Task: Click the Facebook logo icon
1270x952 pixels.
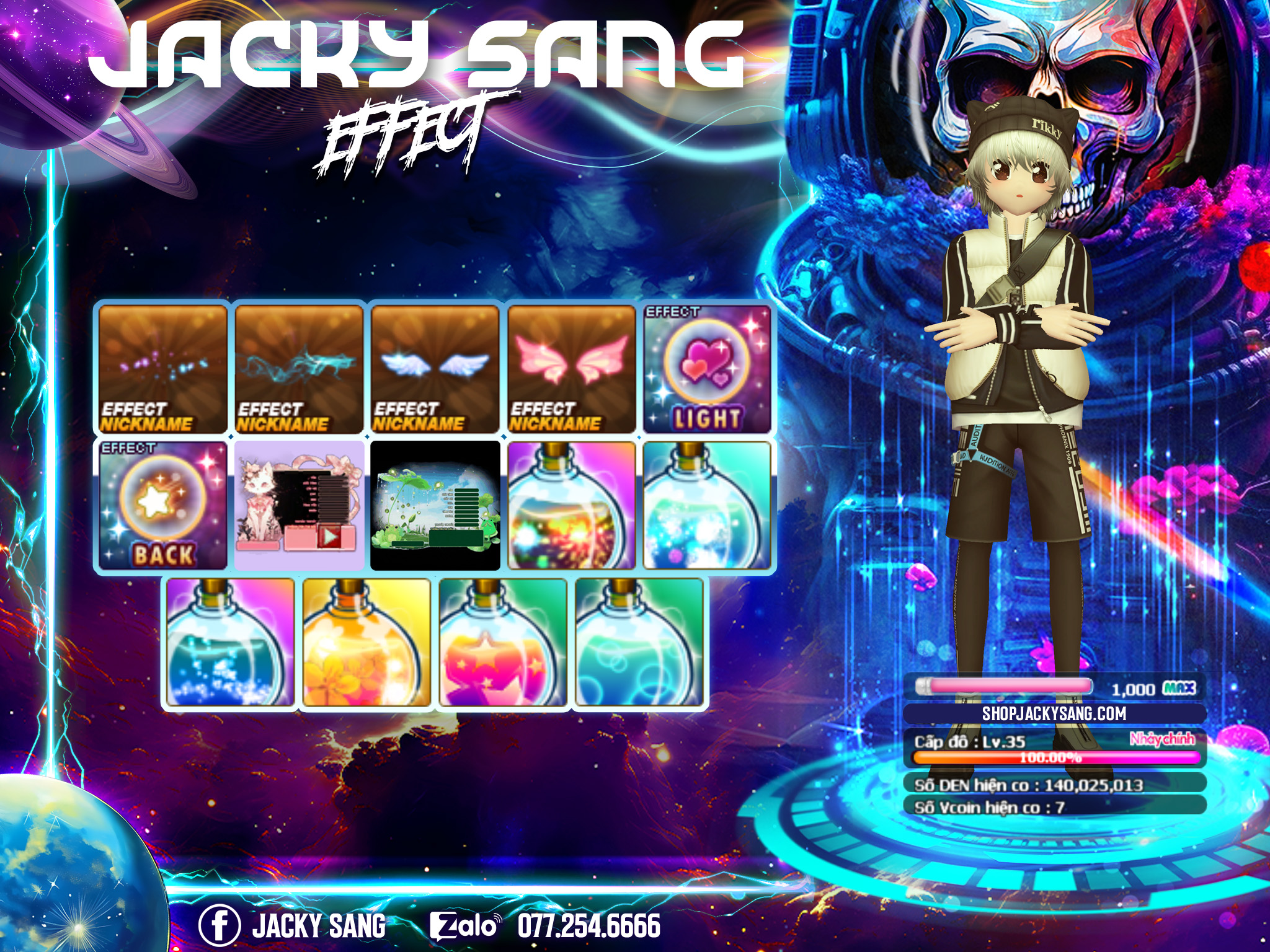Action: [x=220, y=925]
